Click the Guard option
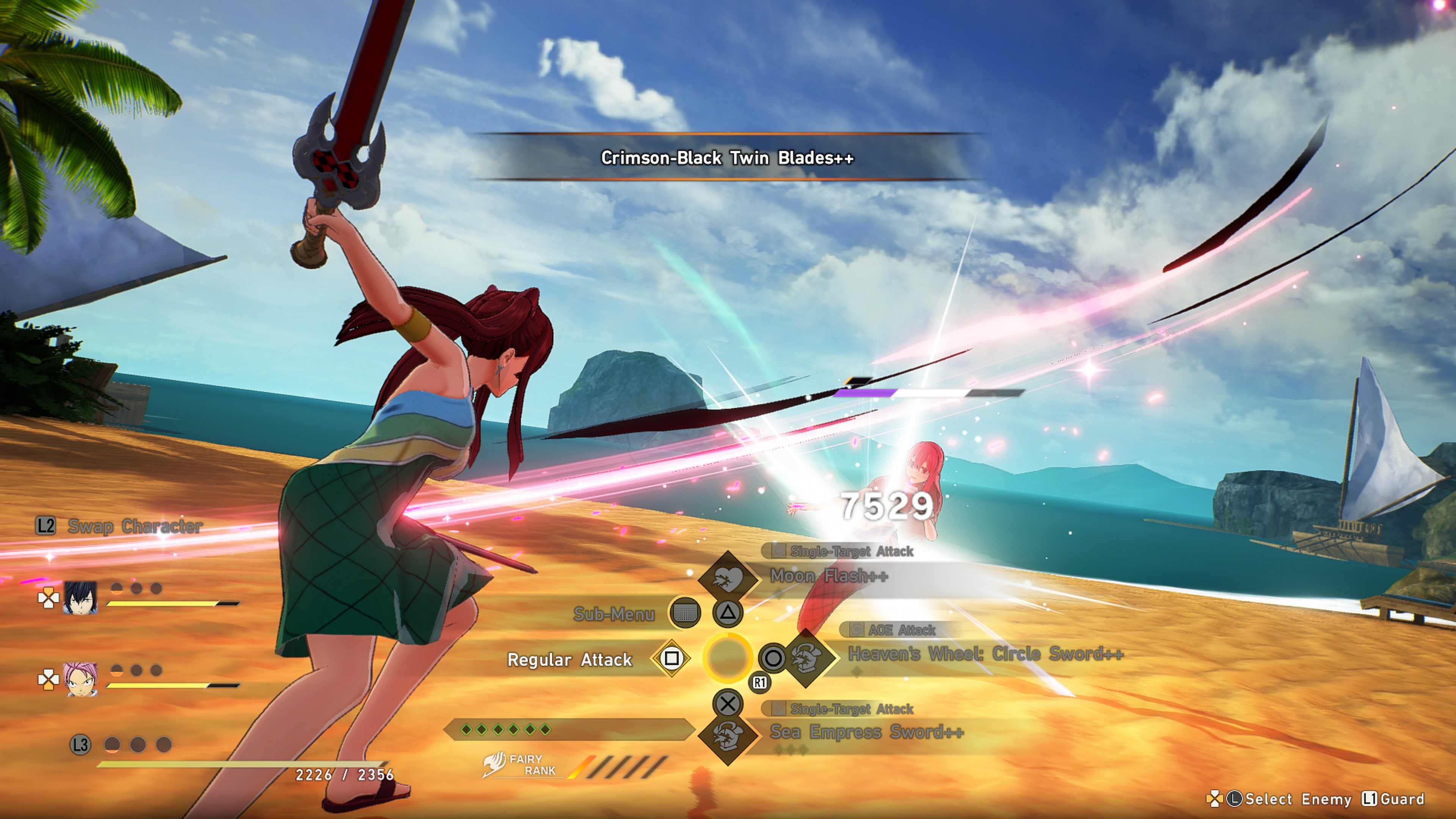This screenshot has width=1456, height=819. 1402,799
